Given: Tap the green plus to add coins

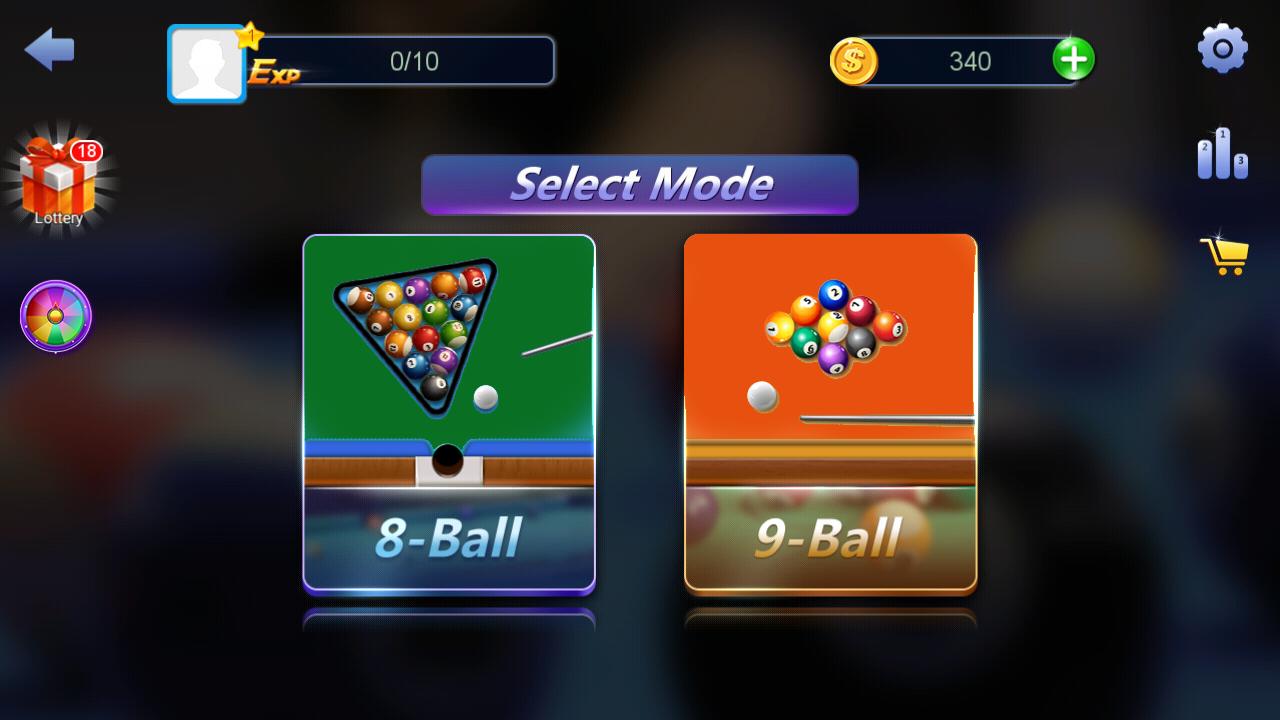Looking at the screenshot, I should (x=1076, y=60).
